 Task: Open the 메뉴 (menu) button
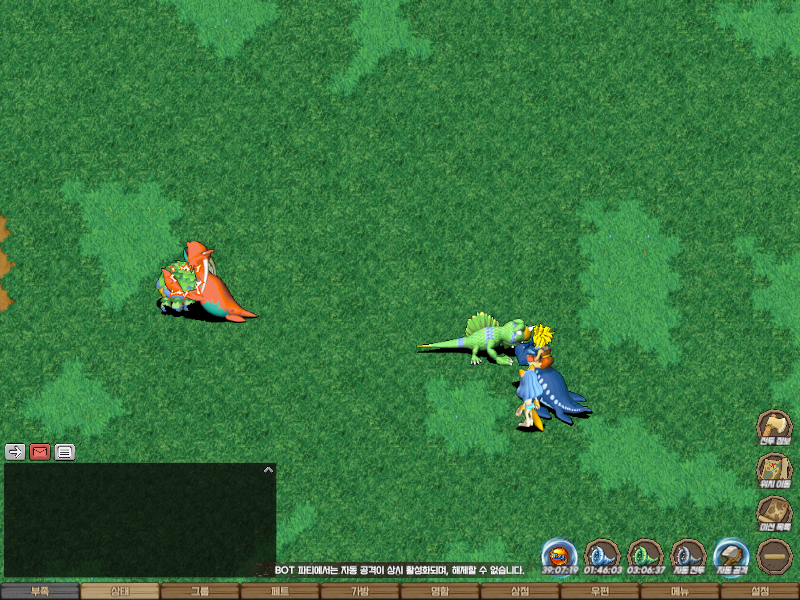pyautogui.click(x=680, y=591)
